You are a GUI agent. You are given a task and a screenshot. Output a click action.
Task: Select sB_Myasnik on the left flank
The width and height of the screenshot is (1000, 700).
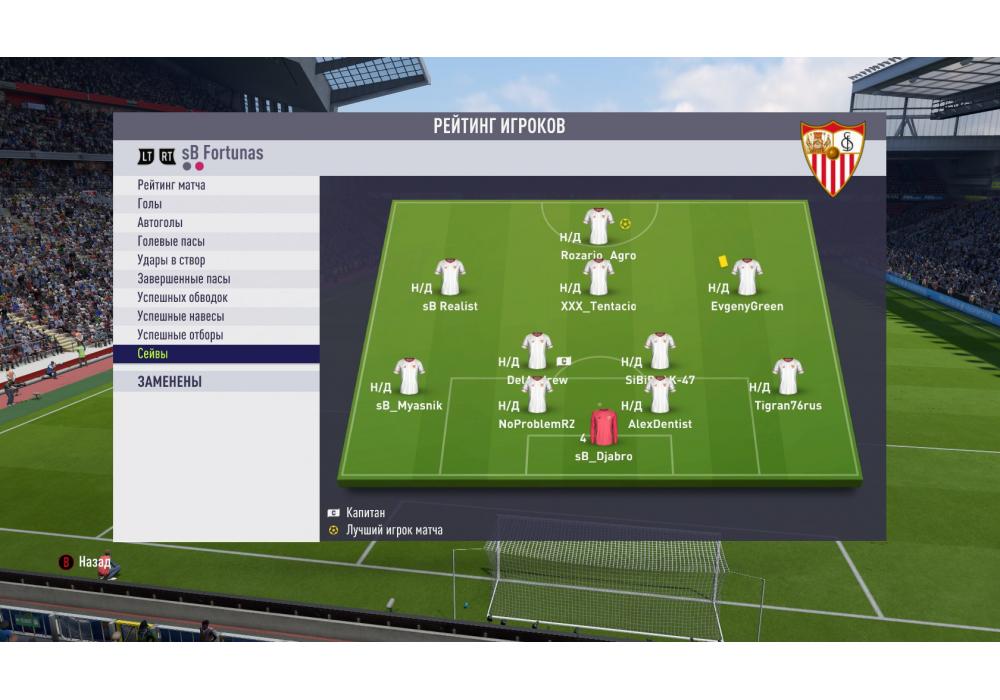409,377
